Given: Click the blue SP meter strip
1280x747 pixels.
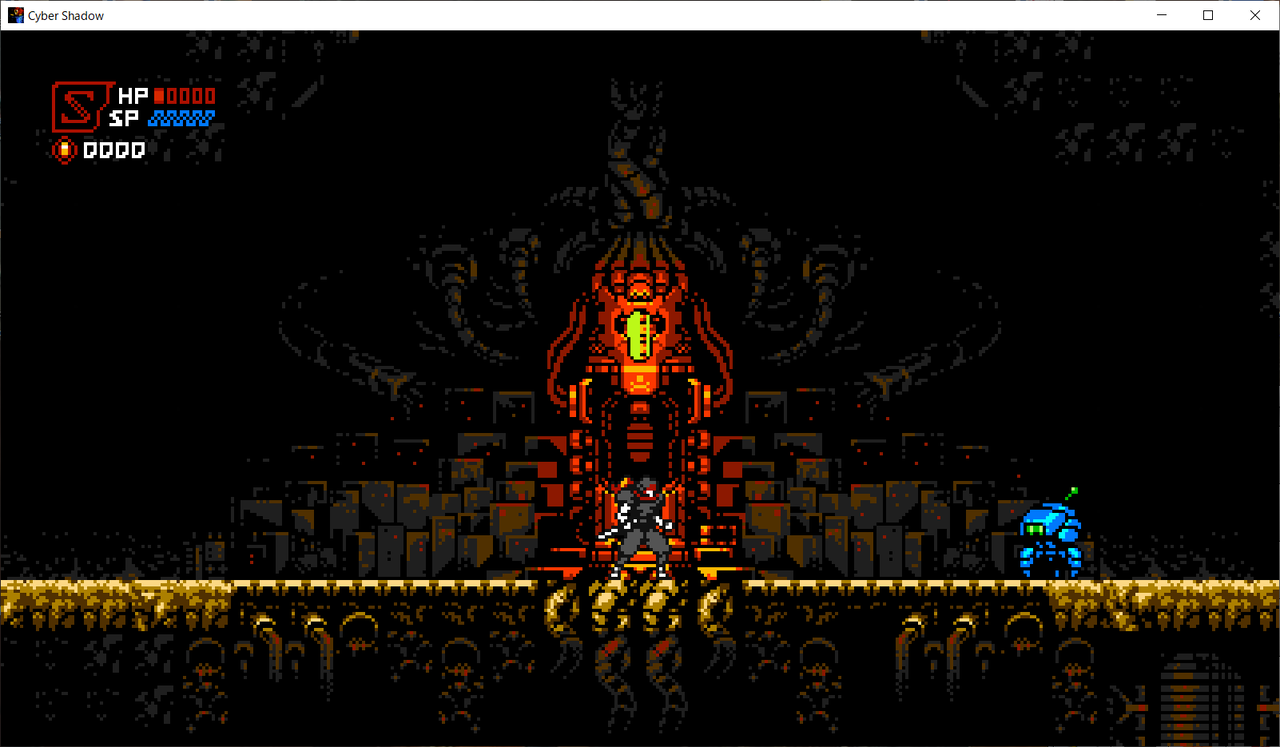Looking at the screenshot, I should pyautogui.click(x=183, y=118).
